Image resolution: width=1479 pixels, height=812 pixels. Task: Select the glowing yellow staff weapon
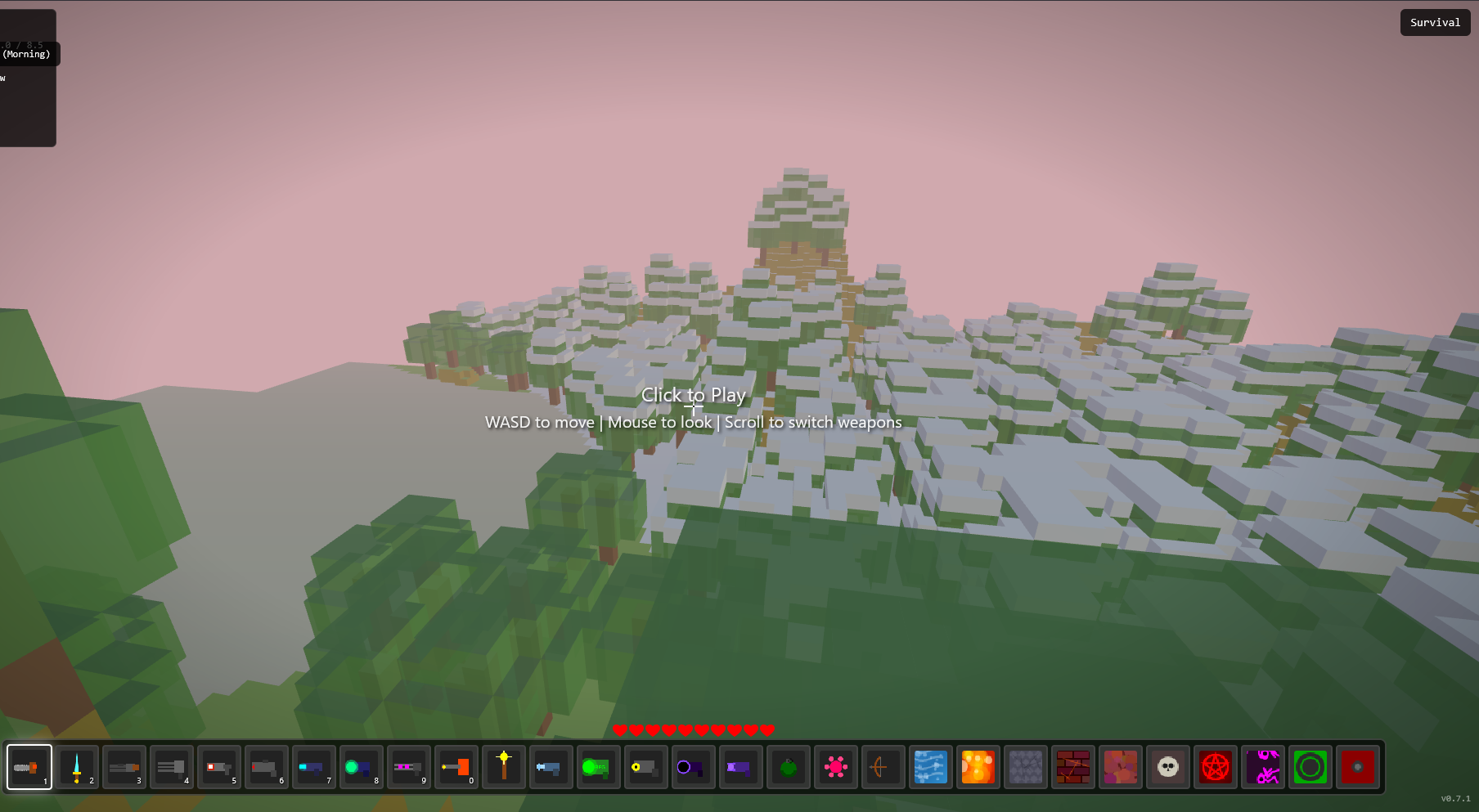(503, 766)
